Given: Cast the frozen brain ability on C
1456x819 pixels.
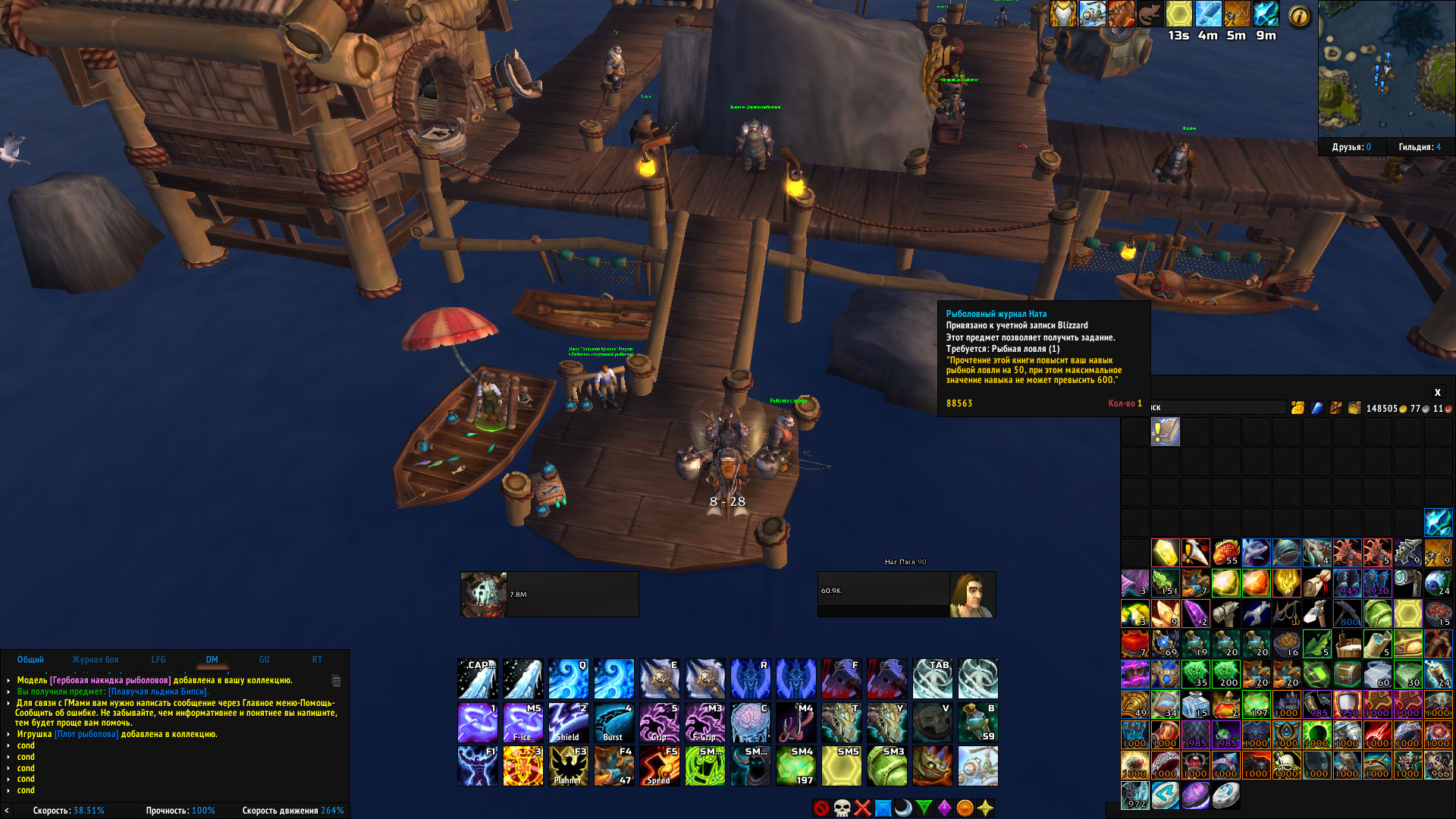Looking at the screenshot, I should click(750, 723).
